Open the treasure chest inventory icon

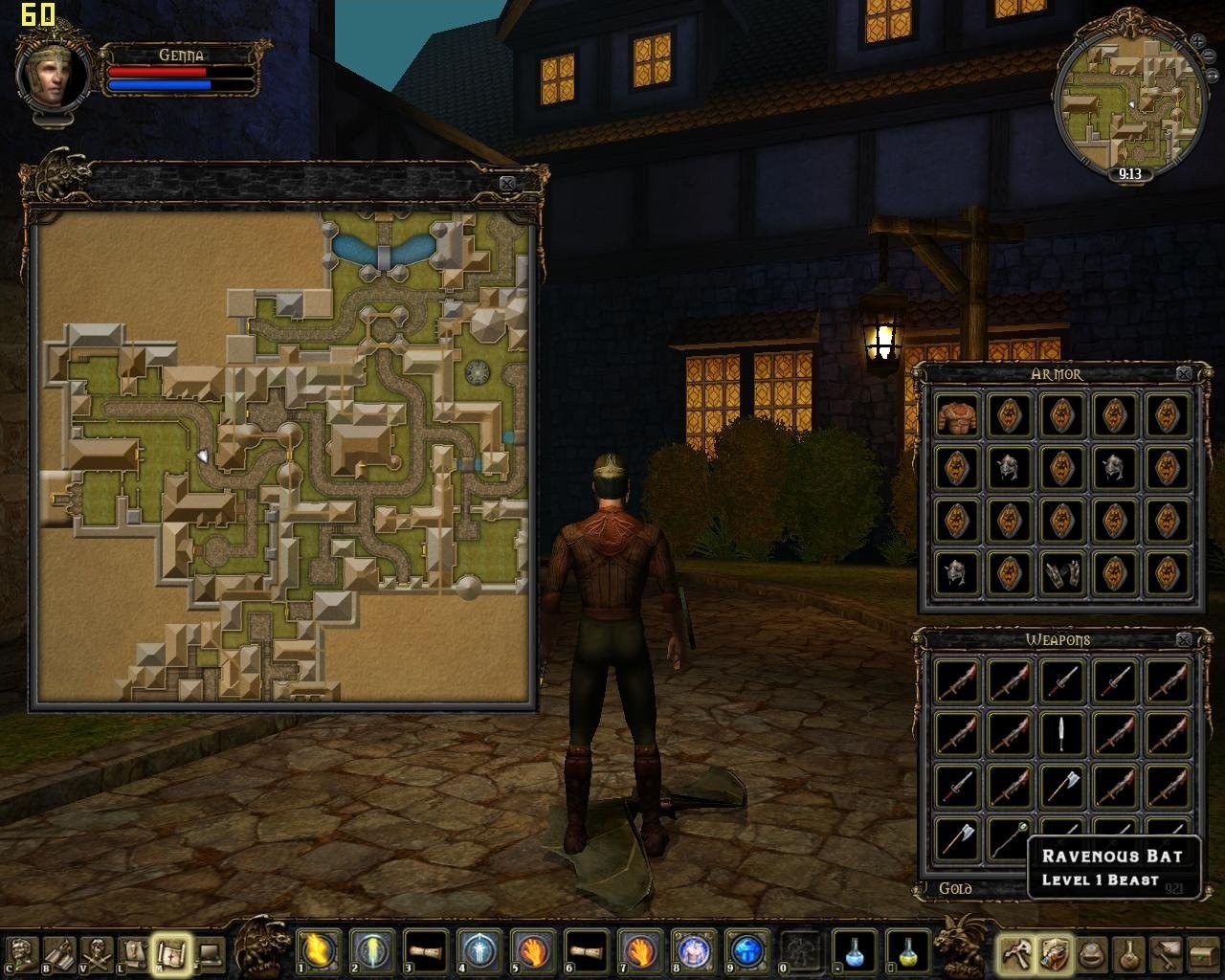click(x=1201, y=950)
